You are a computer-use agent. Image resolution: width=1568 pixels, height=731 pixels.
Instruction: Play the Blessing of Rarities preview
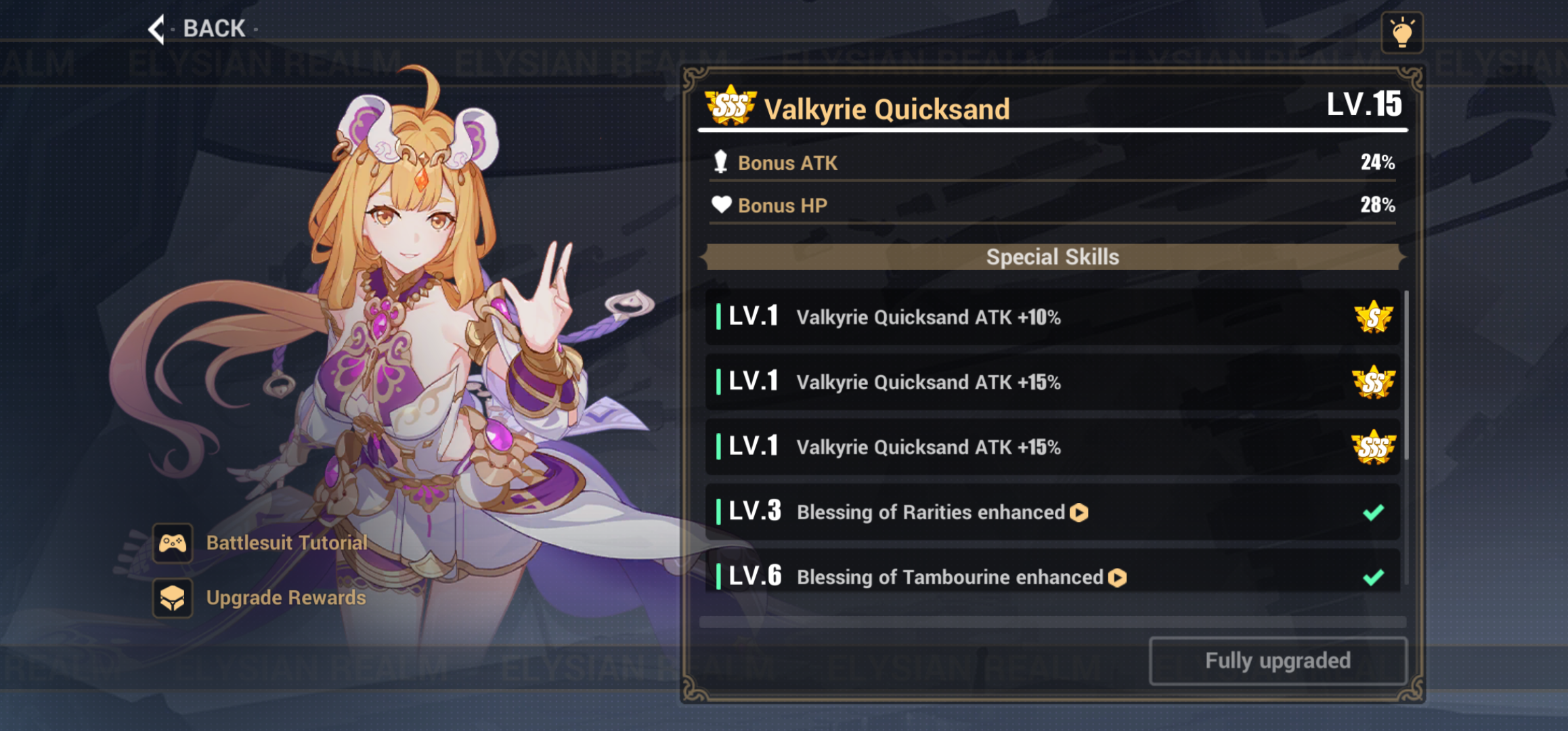tap(1080, 512)
